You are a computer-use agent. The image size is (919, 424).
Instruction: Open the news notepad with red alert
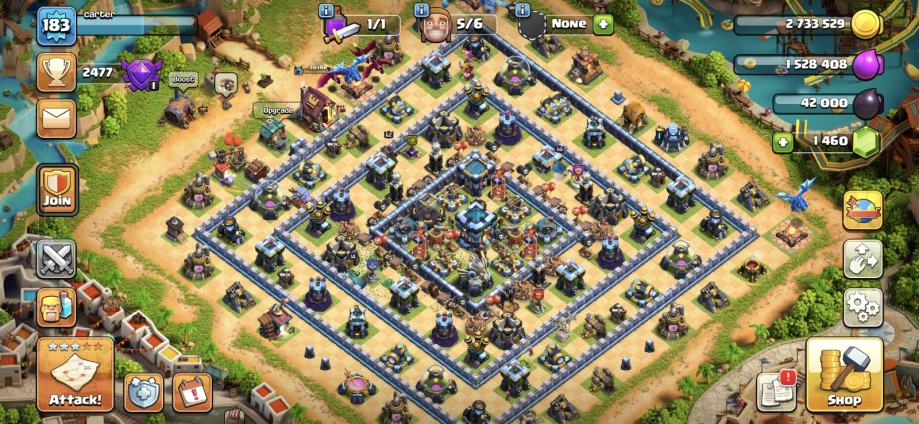click(x=776, y=390)
